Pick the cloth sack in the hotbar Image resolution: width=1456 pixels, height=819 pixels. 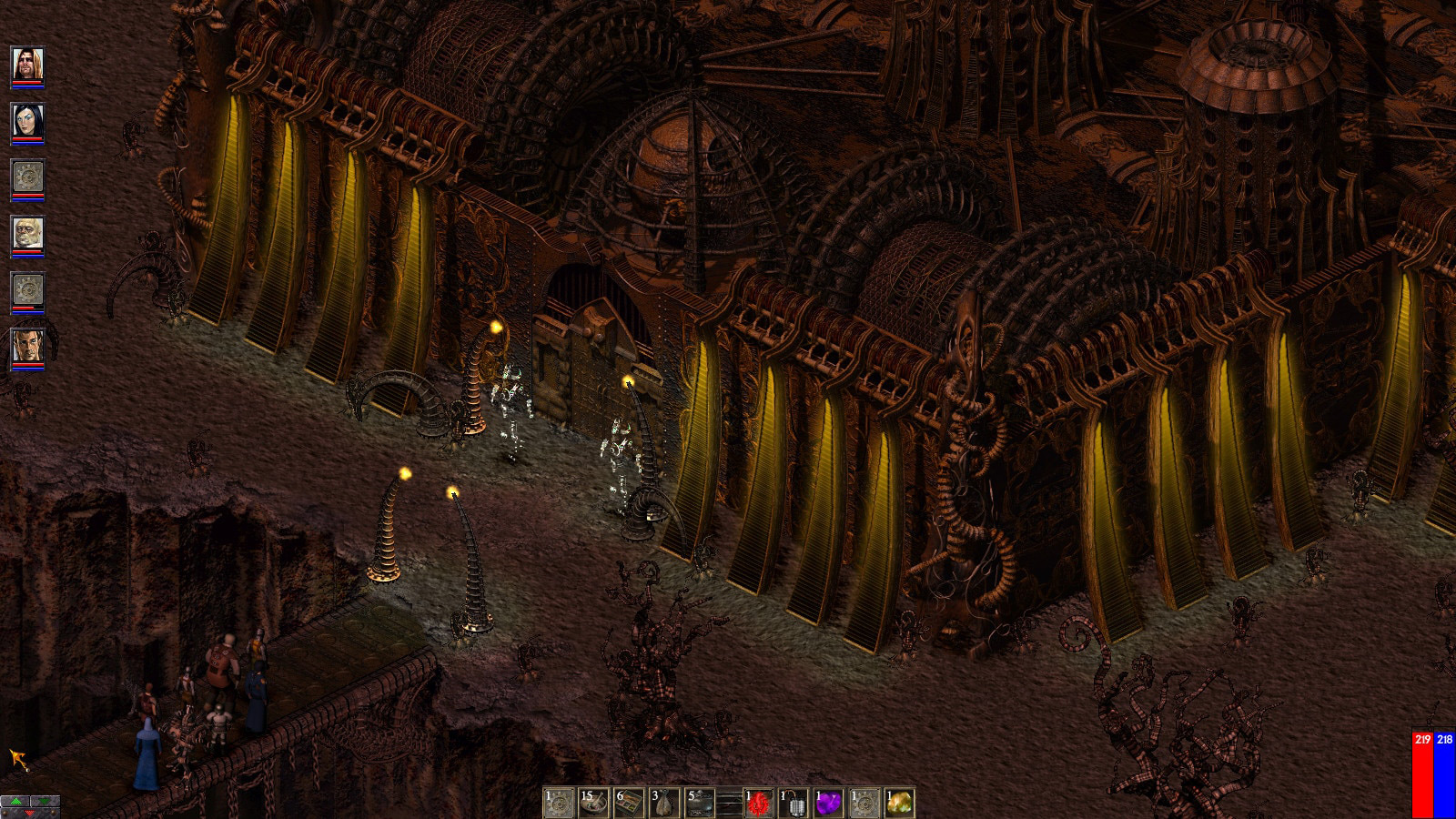coord(665,803)
